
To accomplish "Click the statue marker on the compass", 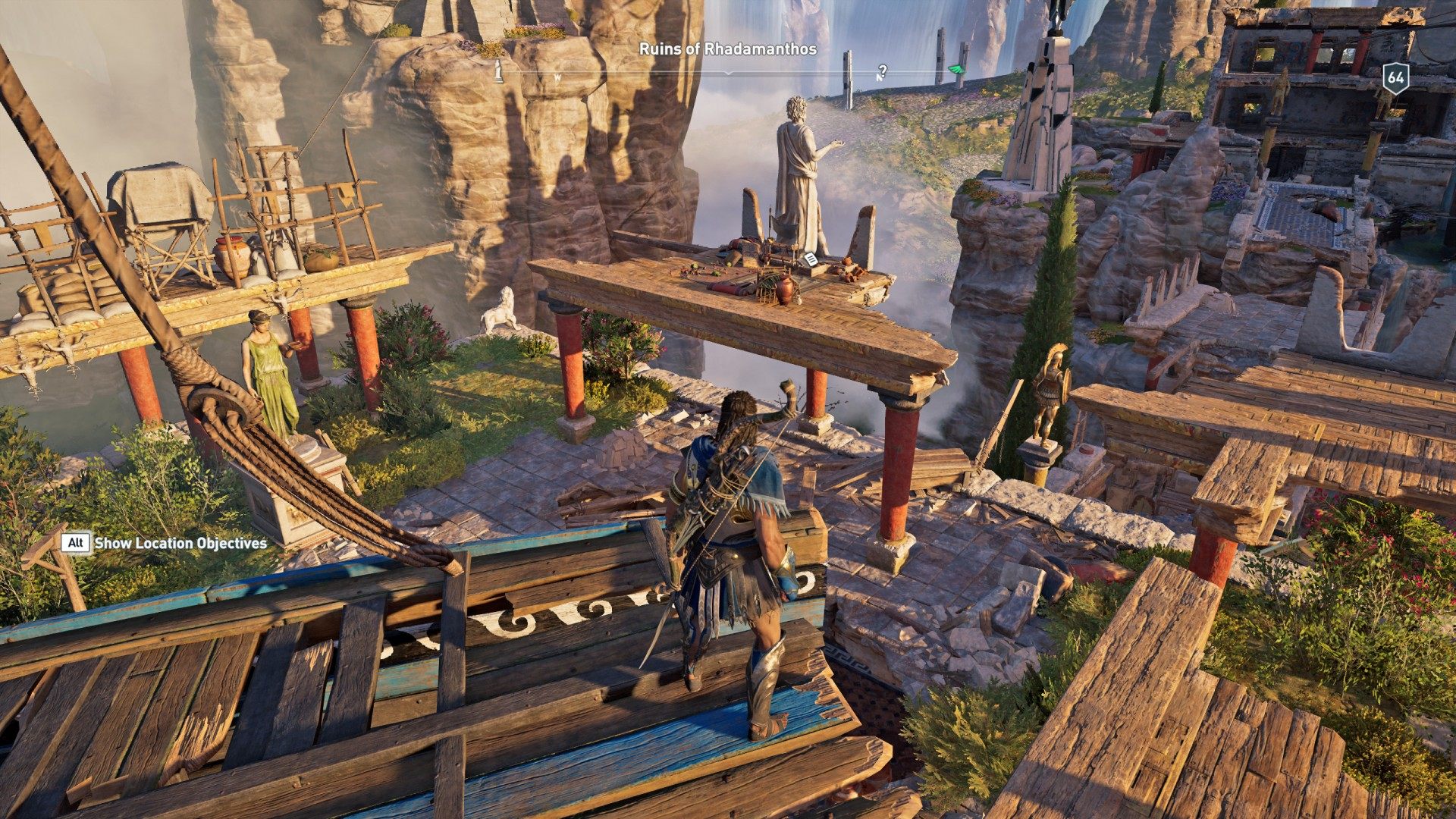I will pos(498,71).
